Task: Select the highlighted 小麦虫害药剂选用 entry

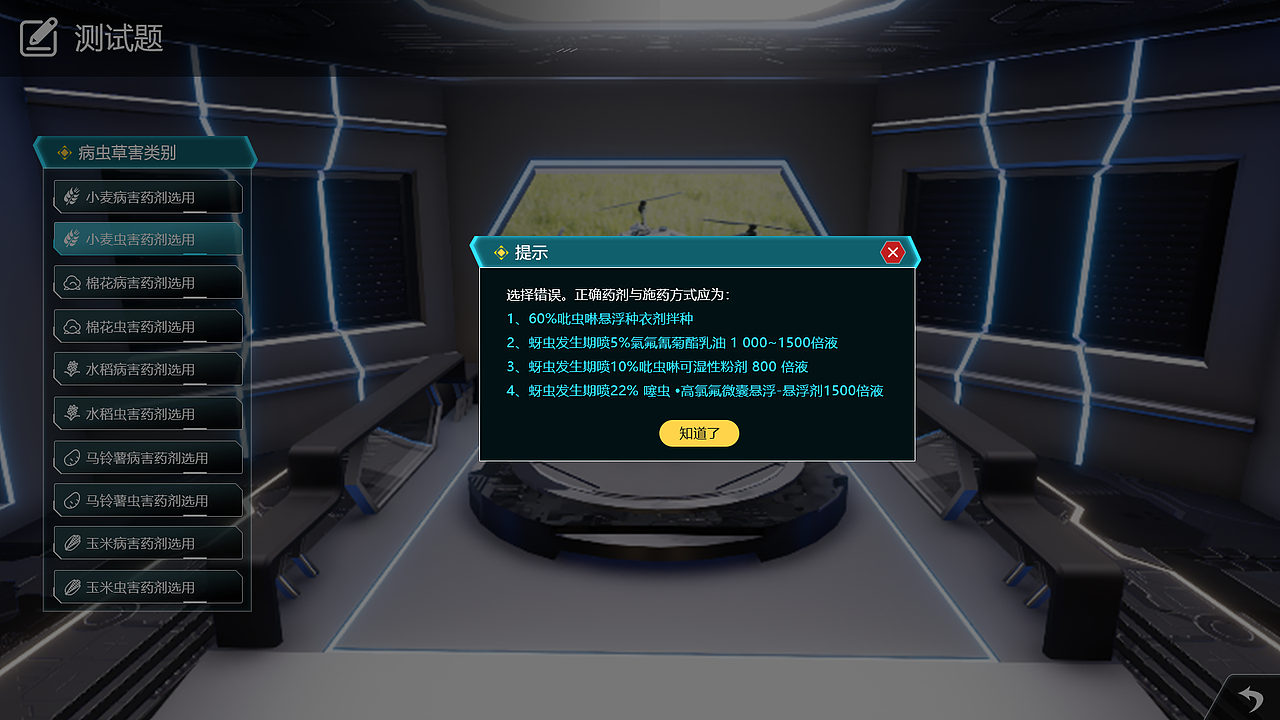Action: [150, 239]
